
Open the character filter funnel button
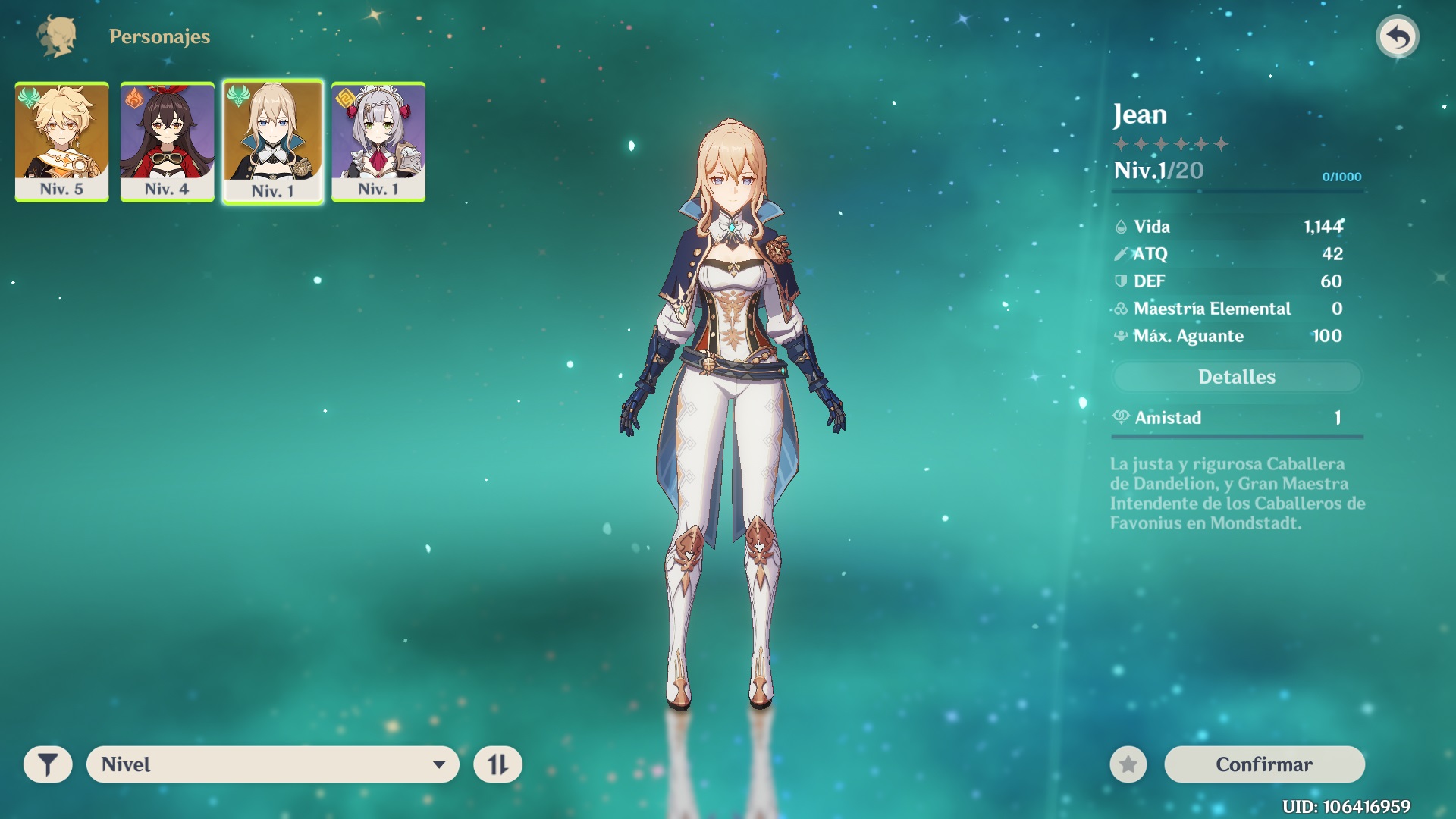pos(48,764)
